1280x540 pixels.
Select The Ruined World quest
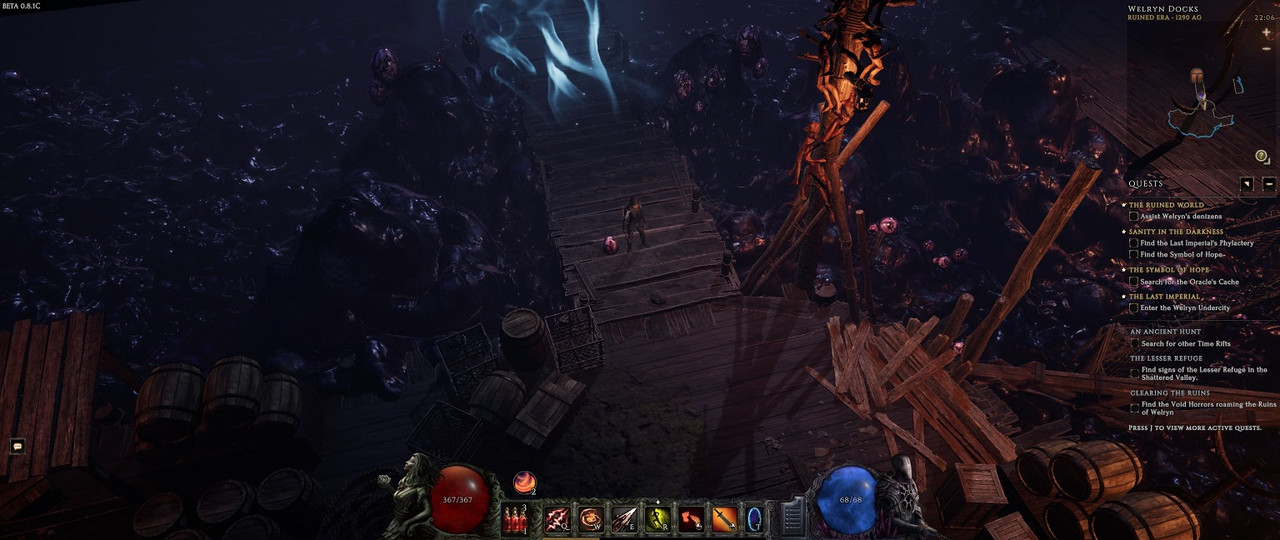click(1166, 205)
